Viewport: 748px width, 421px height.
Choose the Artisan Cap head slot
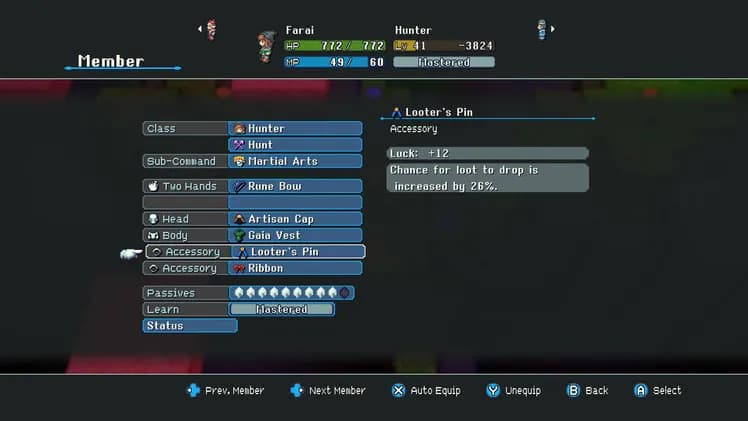coord(295,219)
